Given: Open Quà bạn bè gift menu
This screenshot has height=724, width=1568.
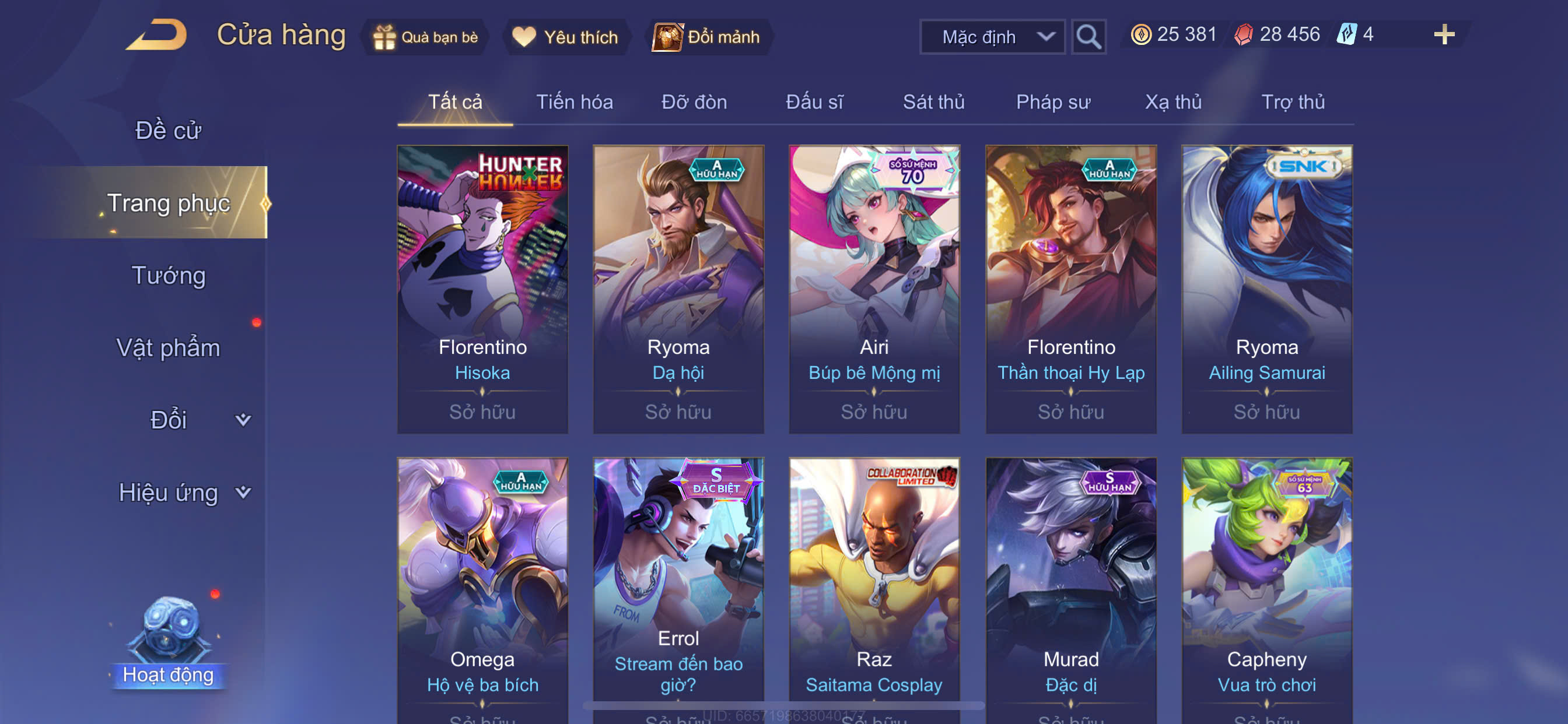Looking at the screenshot, I should click(x=425, y=37).
